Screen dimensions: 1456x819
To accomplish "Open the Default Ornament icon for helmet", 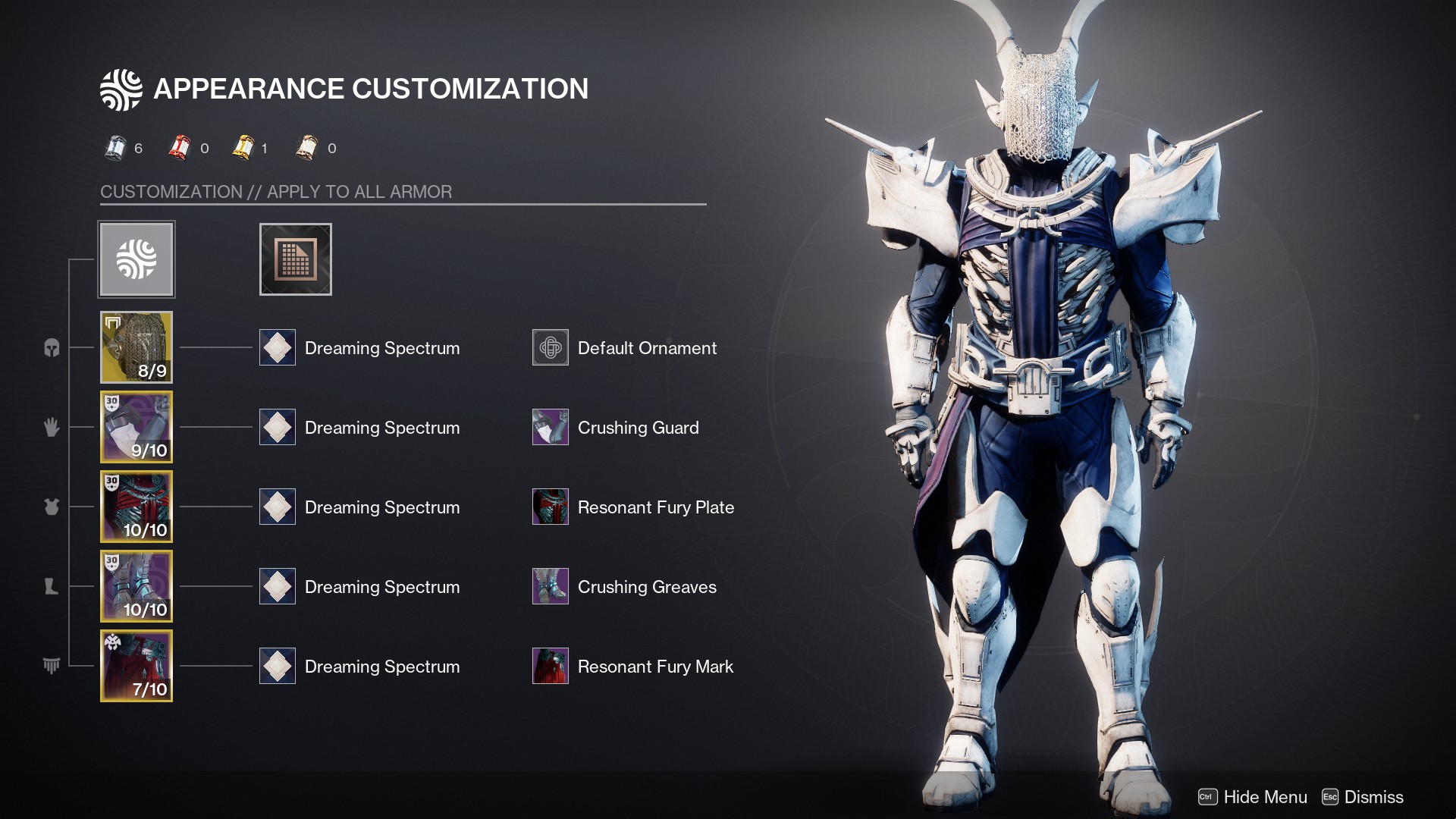I will pyautogui.click(x=551, y=347).
